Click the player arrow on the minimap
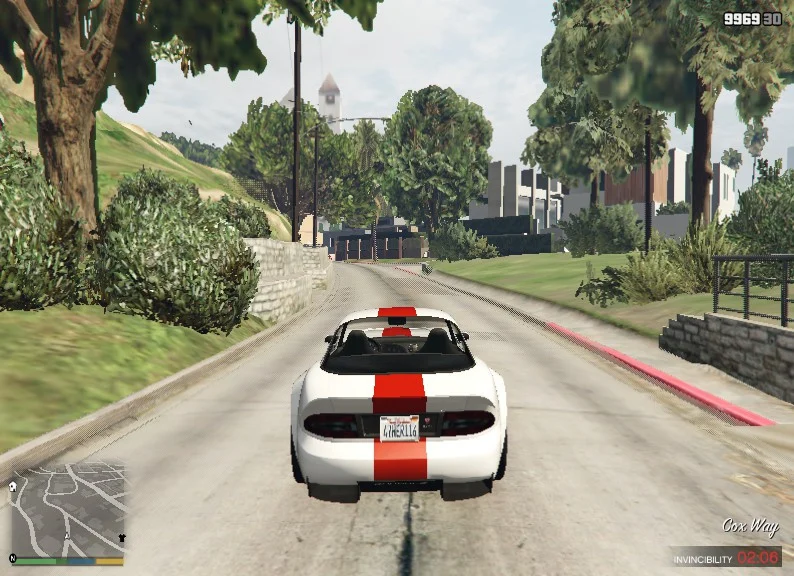794x576 pixels. point(67,538)
